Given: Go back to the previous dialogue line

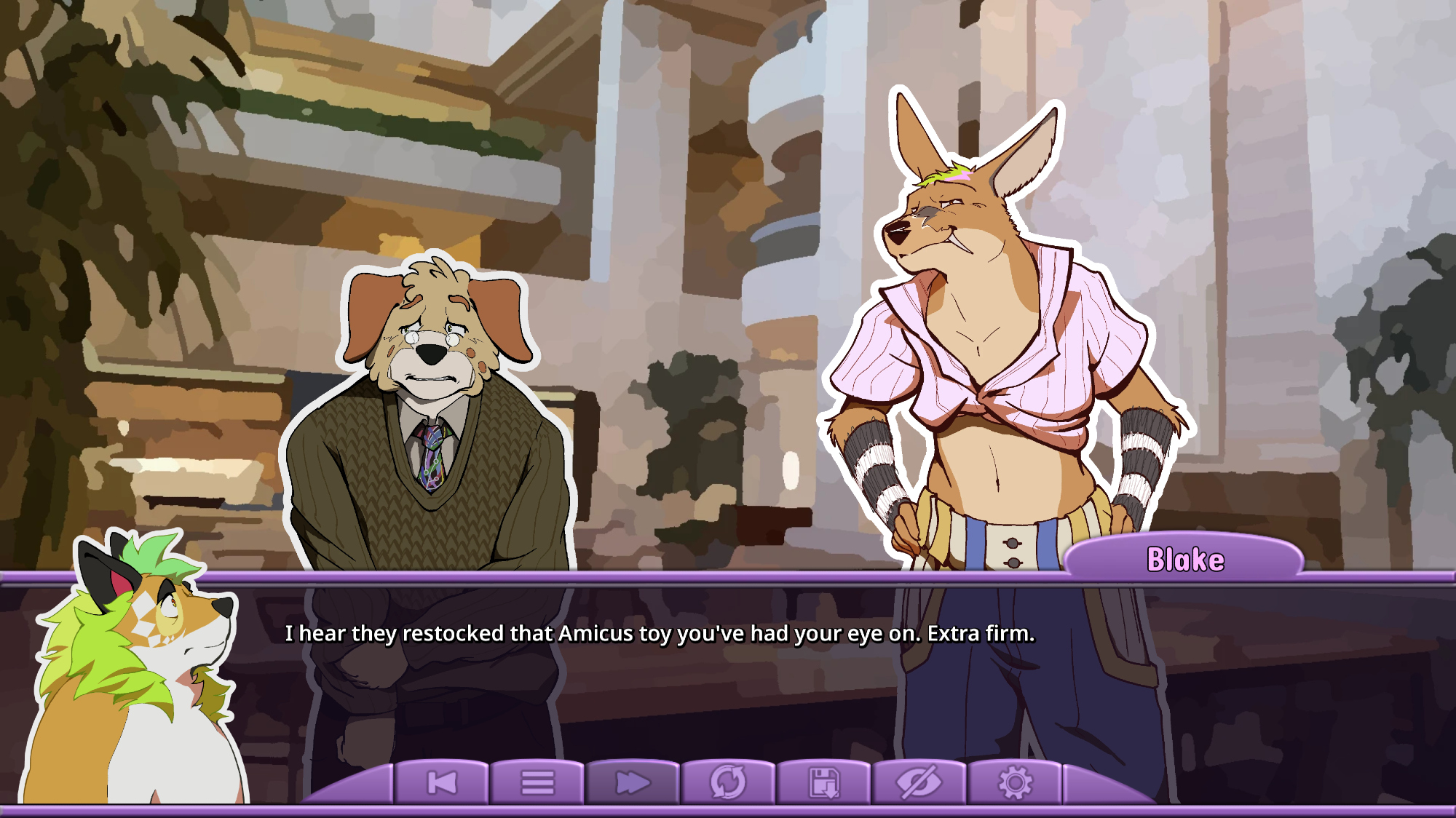Looking at the screenshot, I should tap(442, 783).
